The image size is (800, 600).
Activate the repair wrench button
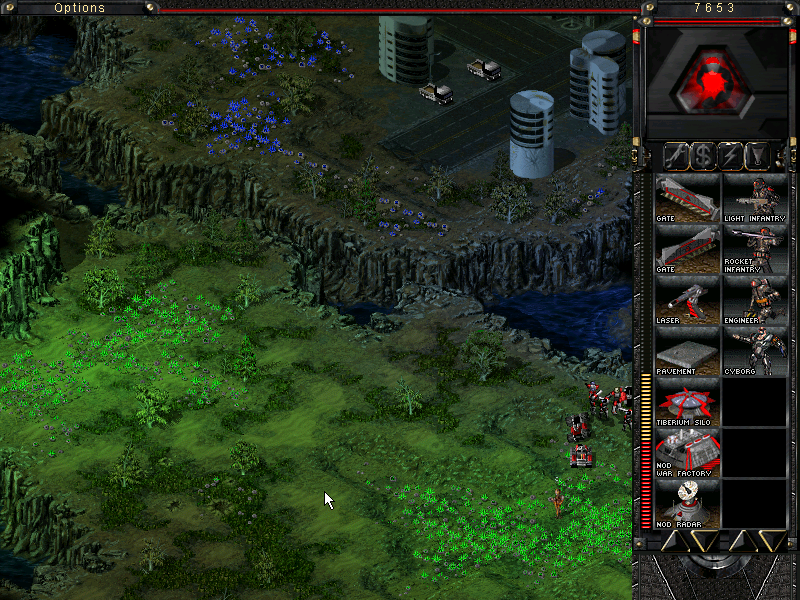click(677, 155)
